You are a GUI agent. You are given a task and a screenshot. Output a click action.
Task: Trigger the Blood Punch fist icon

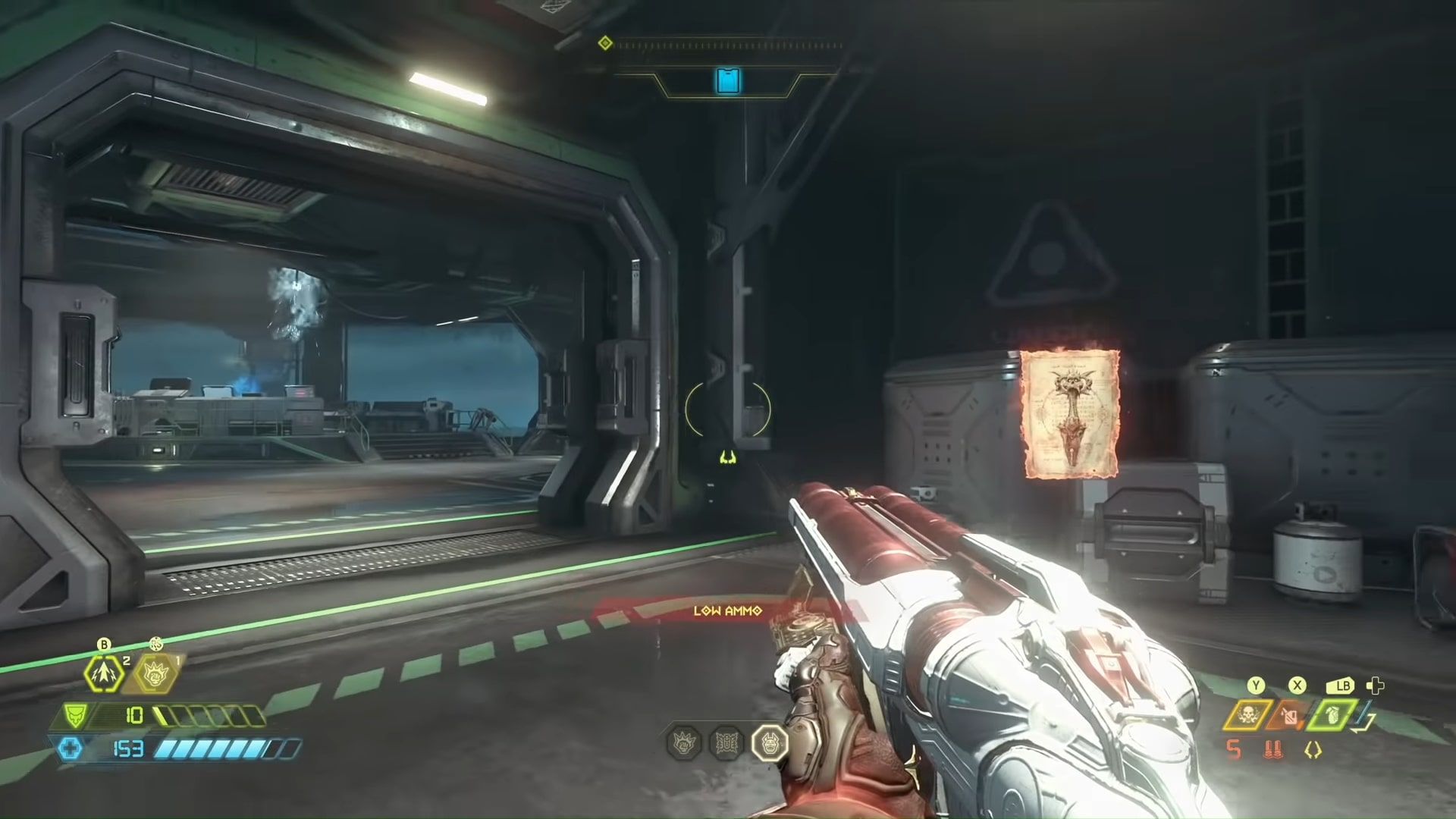(156, 673)
